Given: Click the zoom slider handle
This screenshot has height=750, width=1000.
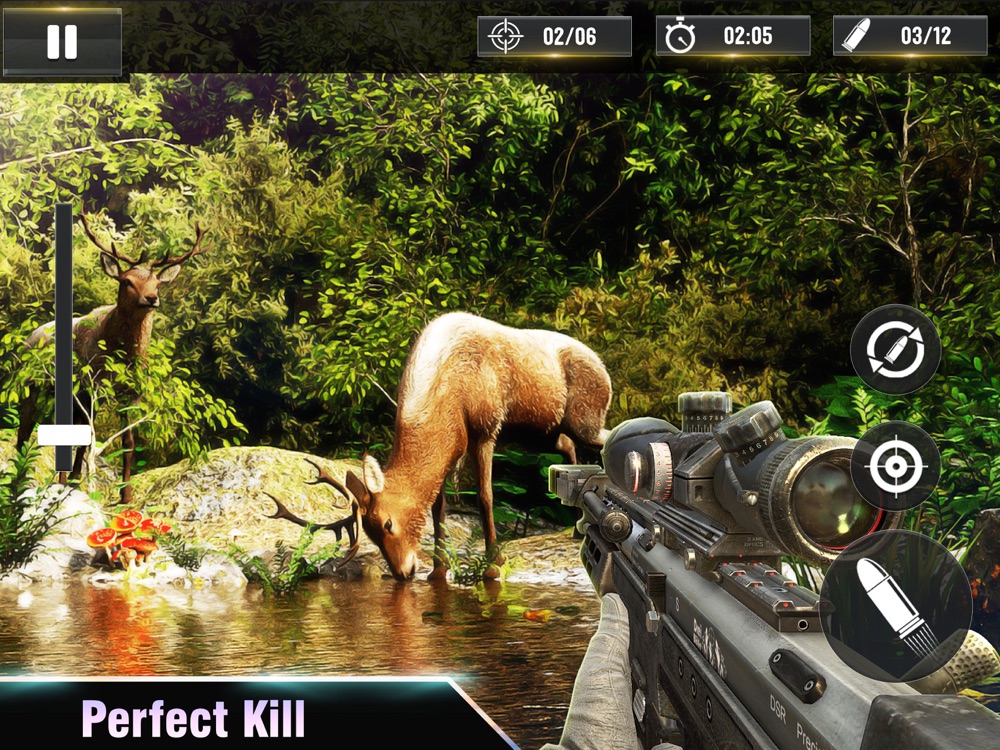Looking at the screenshot, I should pyautogui.click(x=65, y=435).
